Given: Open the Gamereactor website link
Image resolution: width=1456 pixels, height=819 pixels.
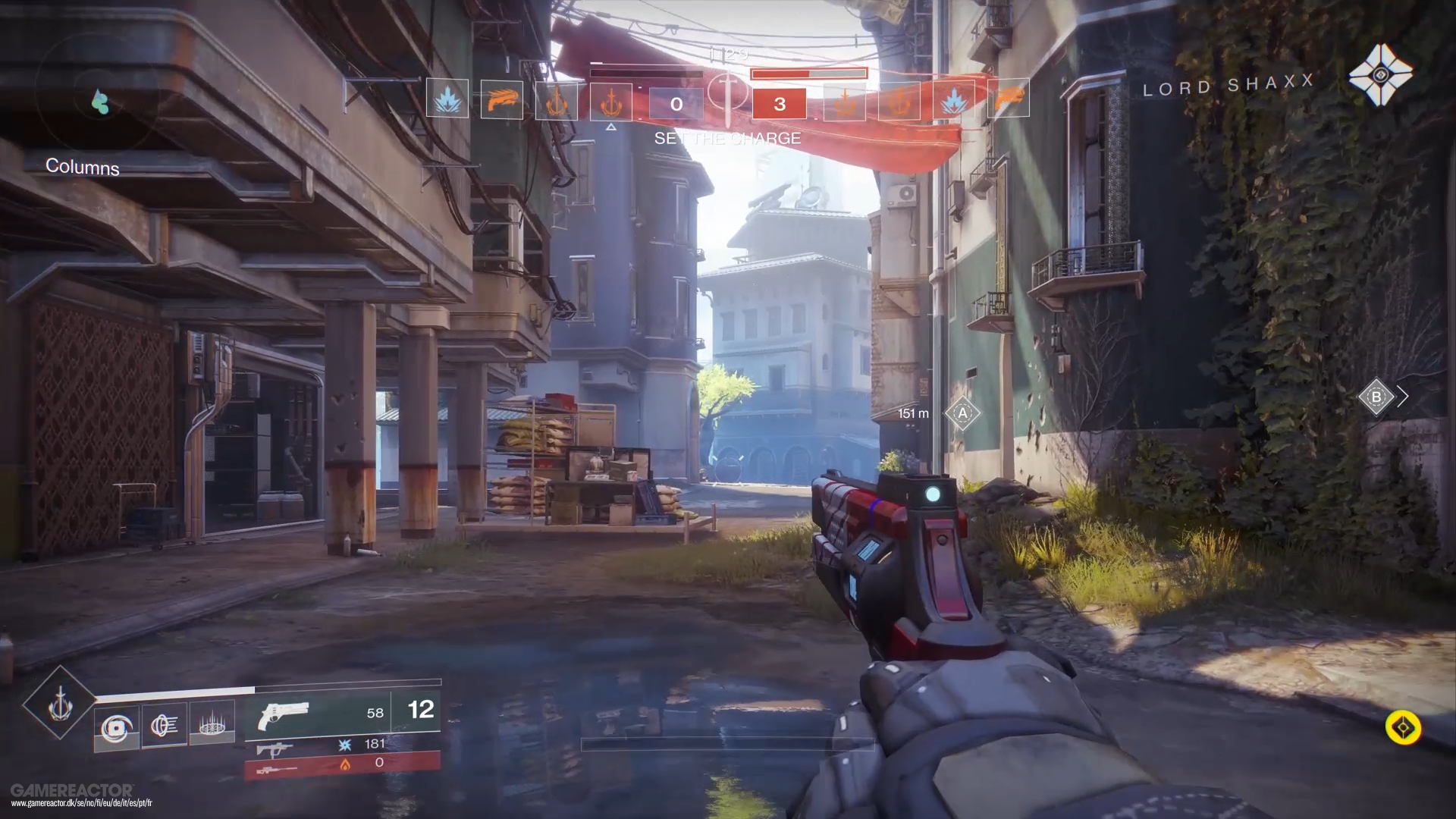Looking at the screenshot, I should pos(81,803).
